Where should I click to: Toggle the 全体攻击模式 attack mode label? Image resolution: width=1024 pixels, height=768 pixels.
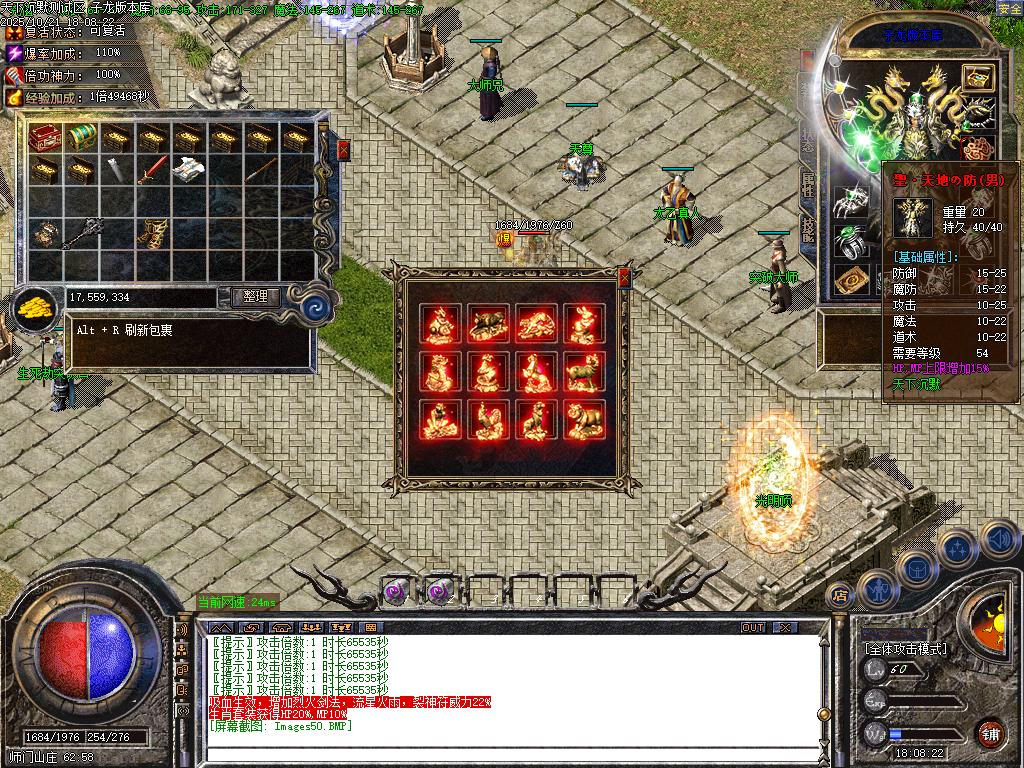click(x=906, y=649)
